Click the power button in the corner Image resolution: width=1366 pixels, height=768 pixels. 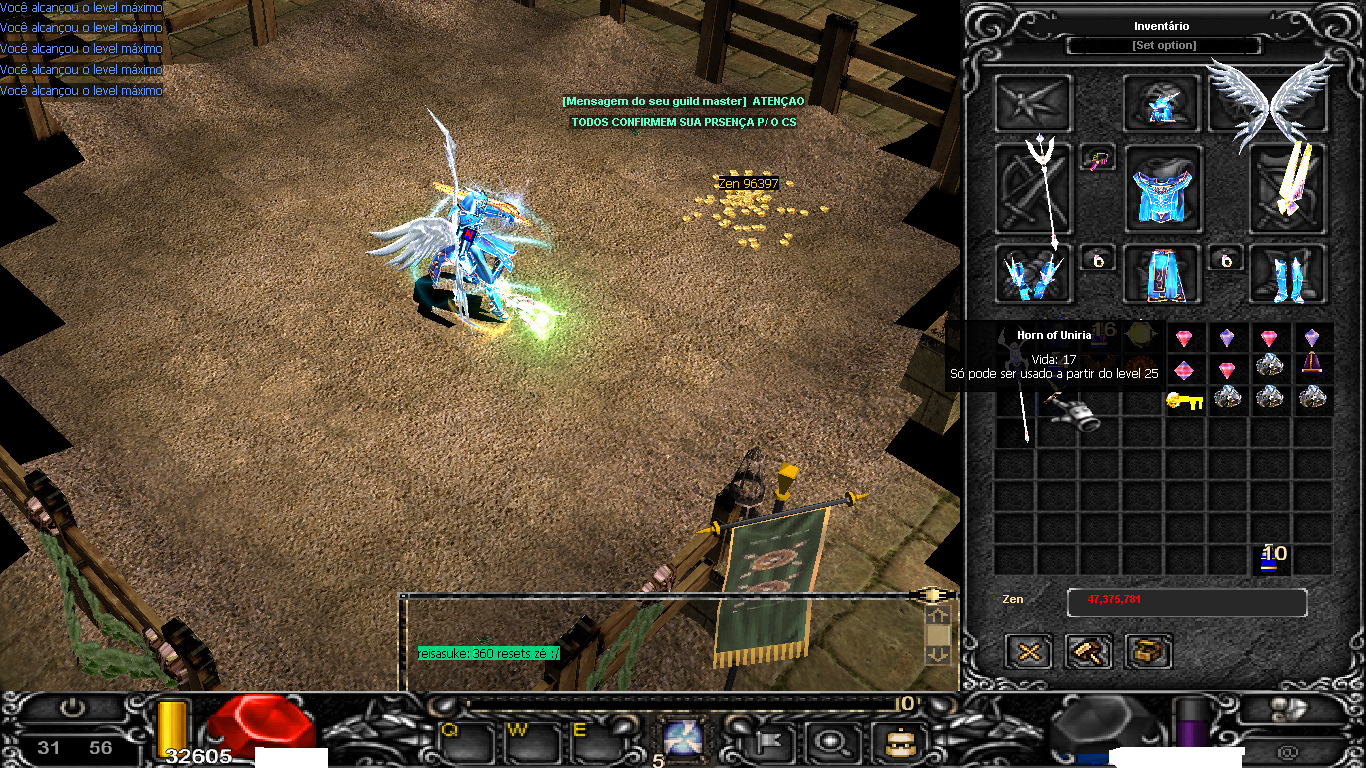72,708
